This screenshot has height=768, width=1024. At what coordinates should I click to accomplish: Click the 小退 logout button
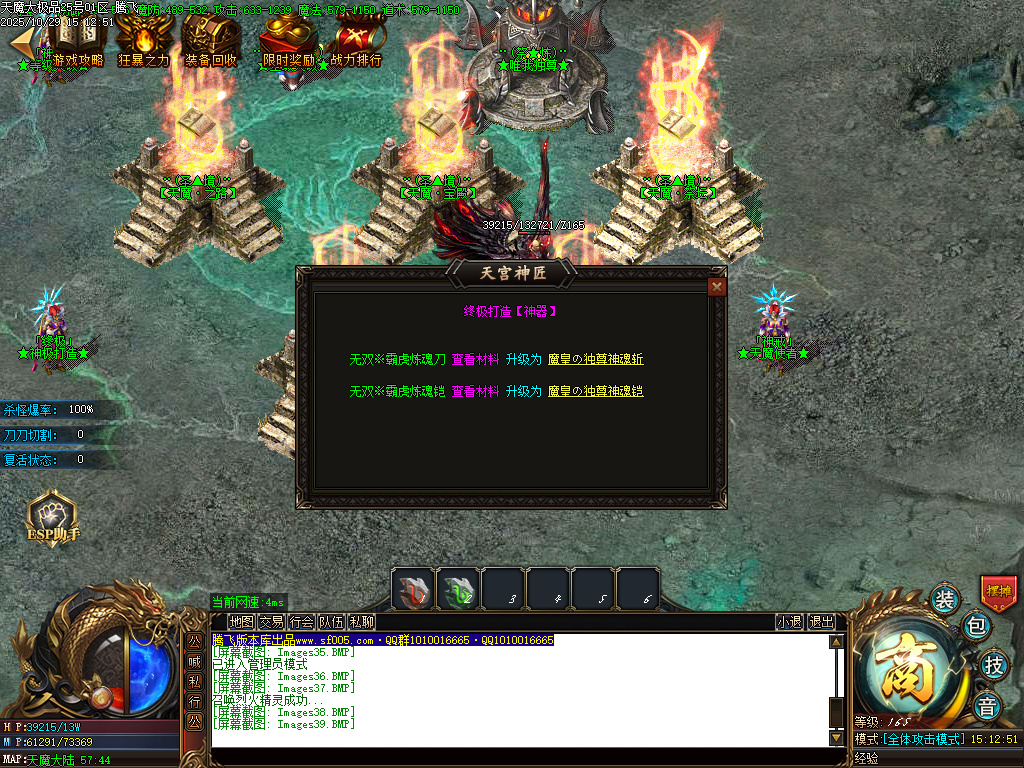point(789,622)
